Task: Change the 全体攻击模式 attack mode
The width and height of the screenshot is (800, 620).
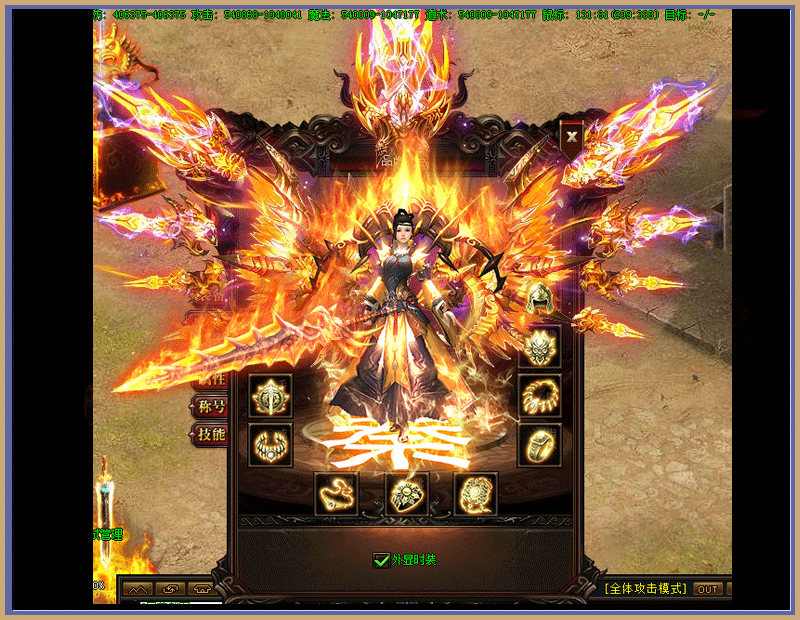Action: coord(646,589)
